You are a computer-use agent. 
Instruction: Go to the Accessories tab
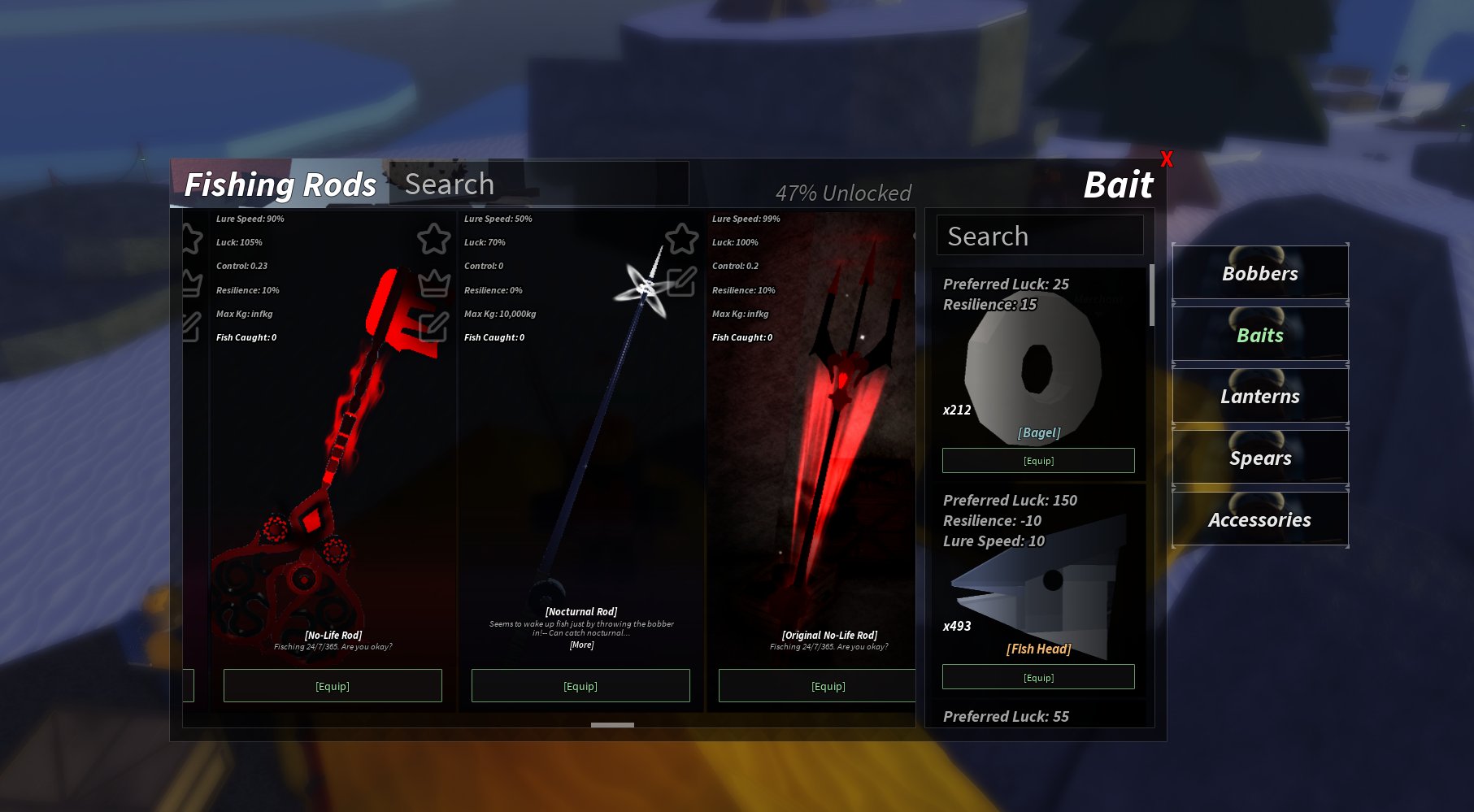1259,520
